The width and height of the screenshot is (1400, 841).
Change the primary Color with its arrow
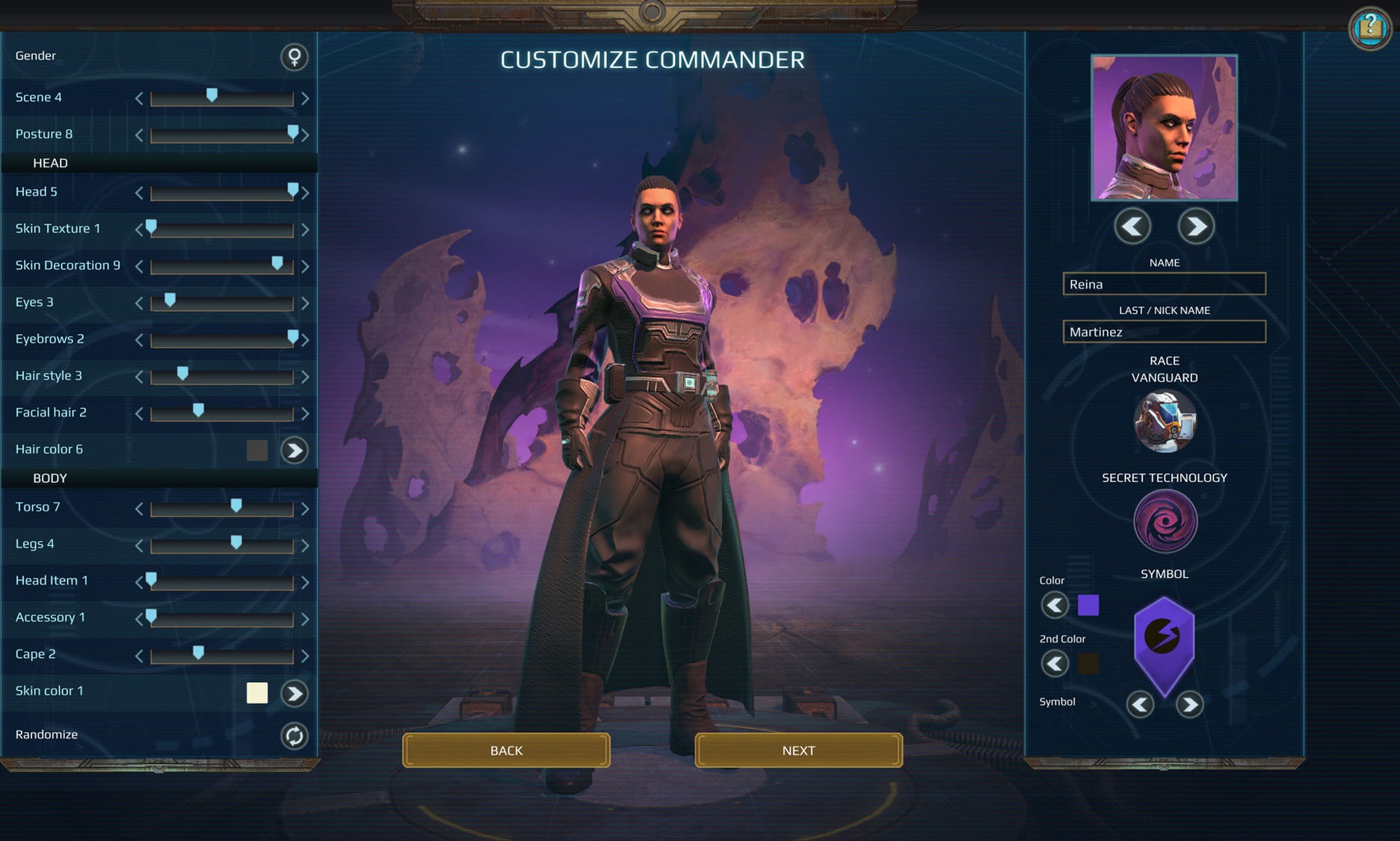coord(1055,605)
